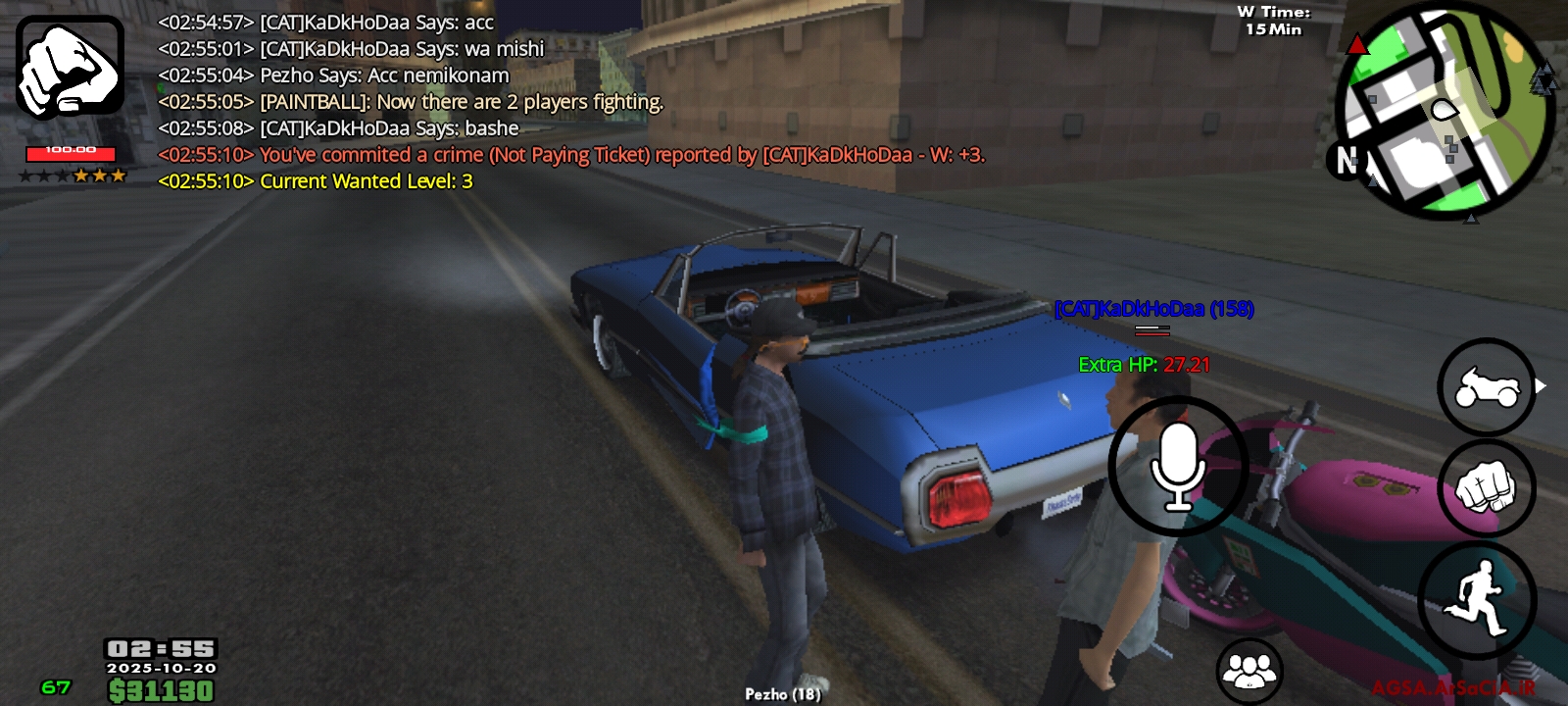The image size is (1568, 706).
Task: Open the circular radar minimap
Action: point(1447,113)
